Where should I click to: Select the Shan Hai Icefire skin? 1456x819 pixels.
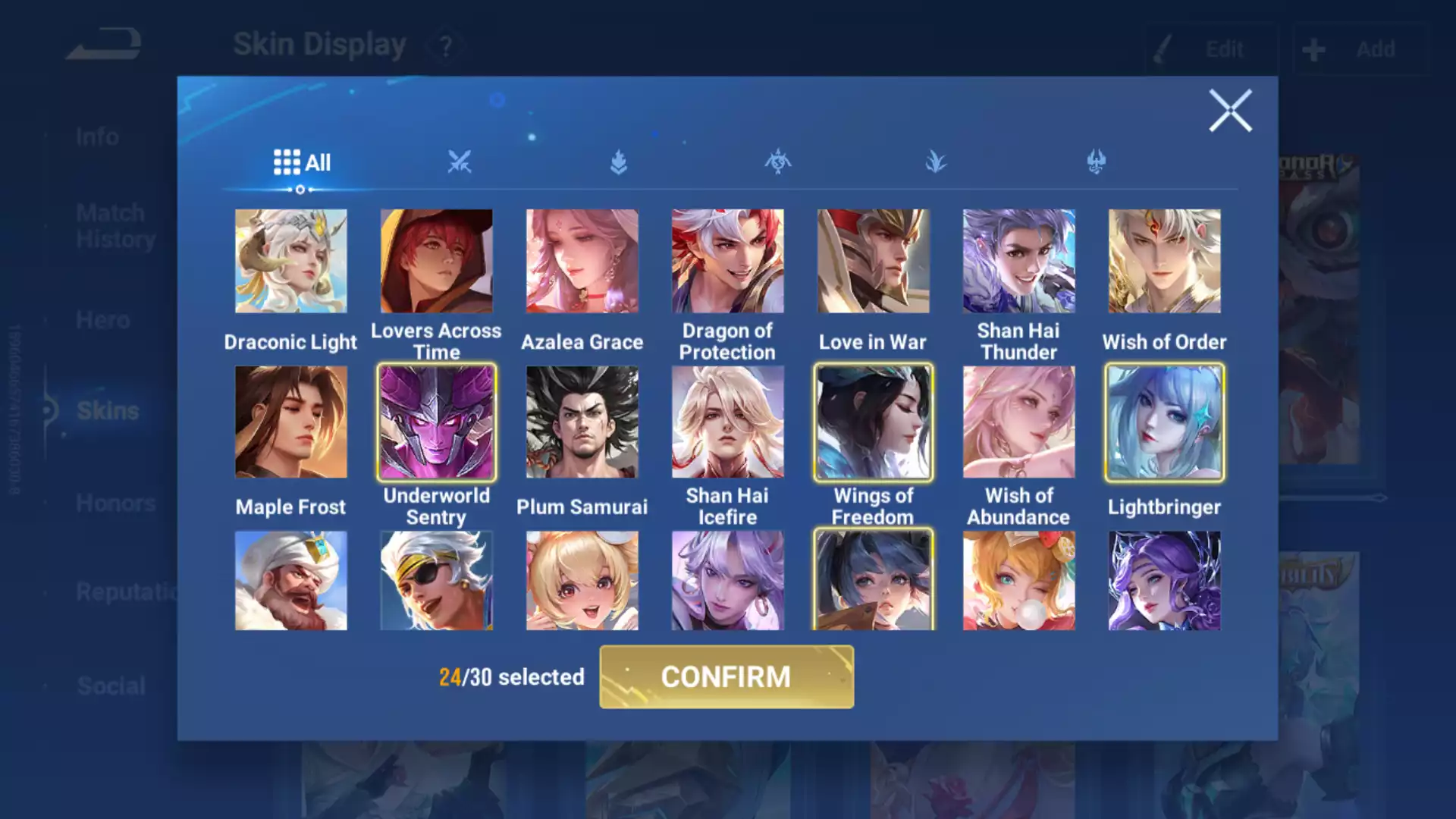coord(727,422)
